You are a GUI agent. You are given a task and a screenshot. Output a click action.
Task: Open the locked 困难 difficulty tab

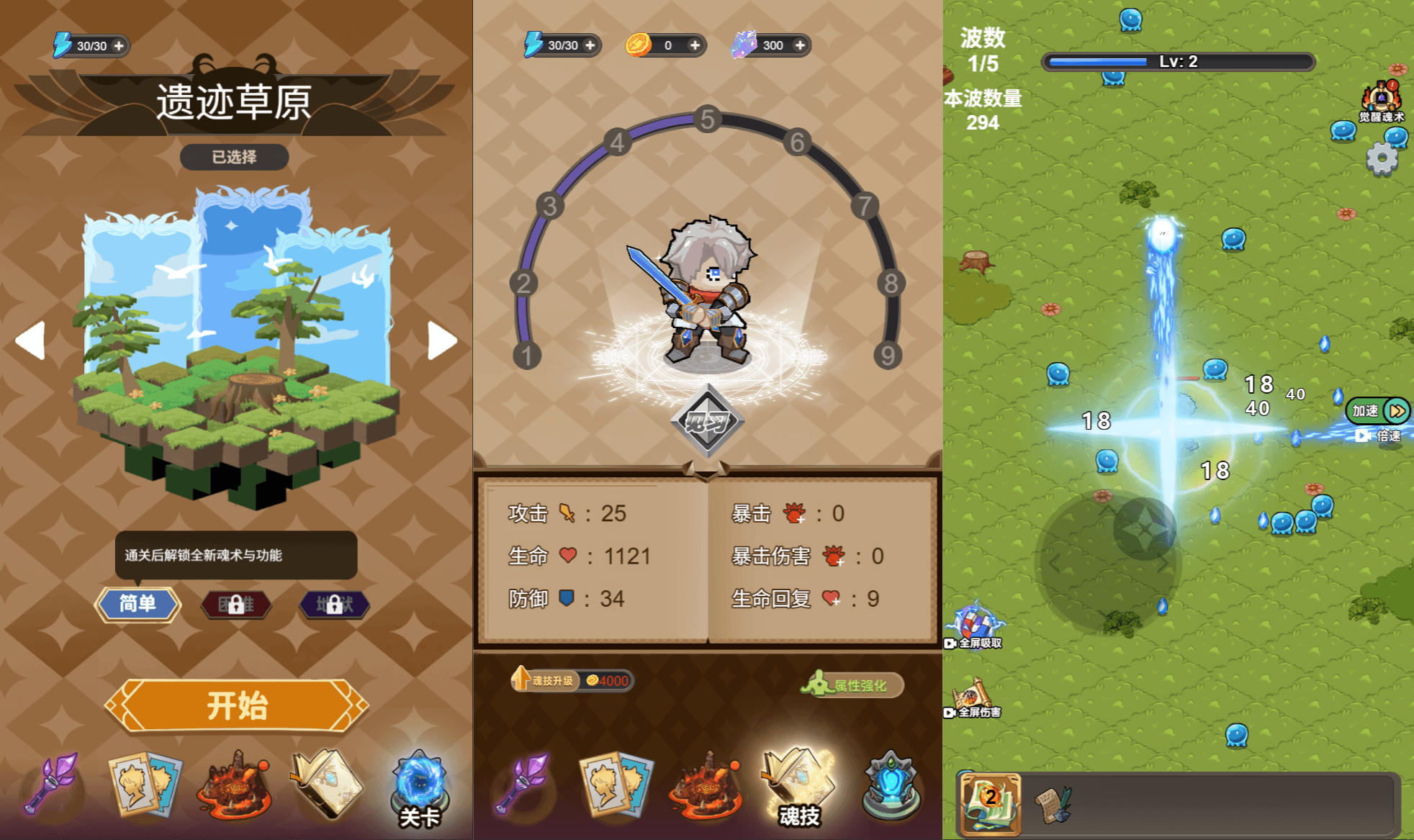pos(236,605)
